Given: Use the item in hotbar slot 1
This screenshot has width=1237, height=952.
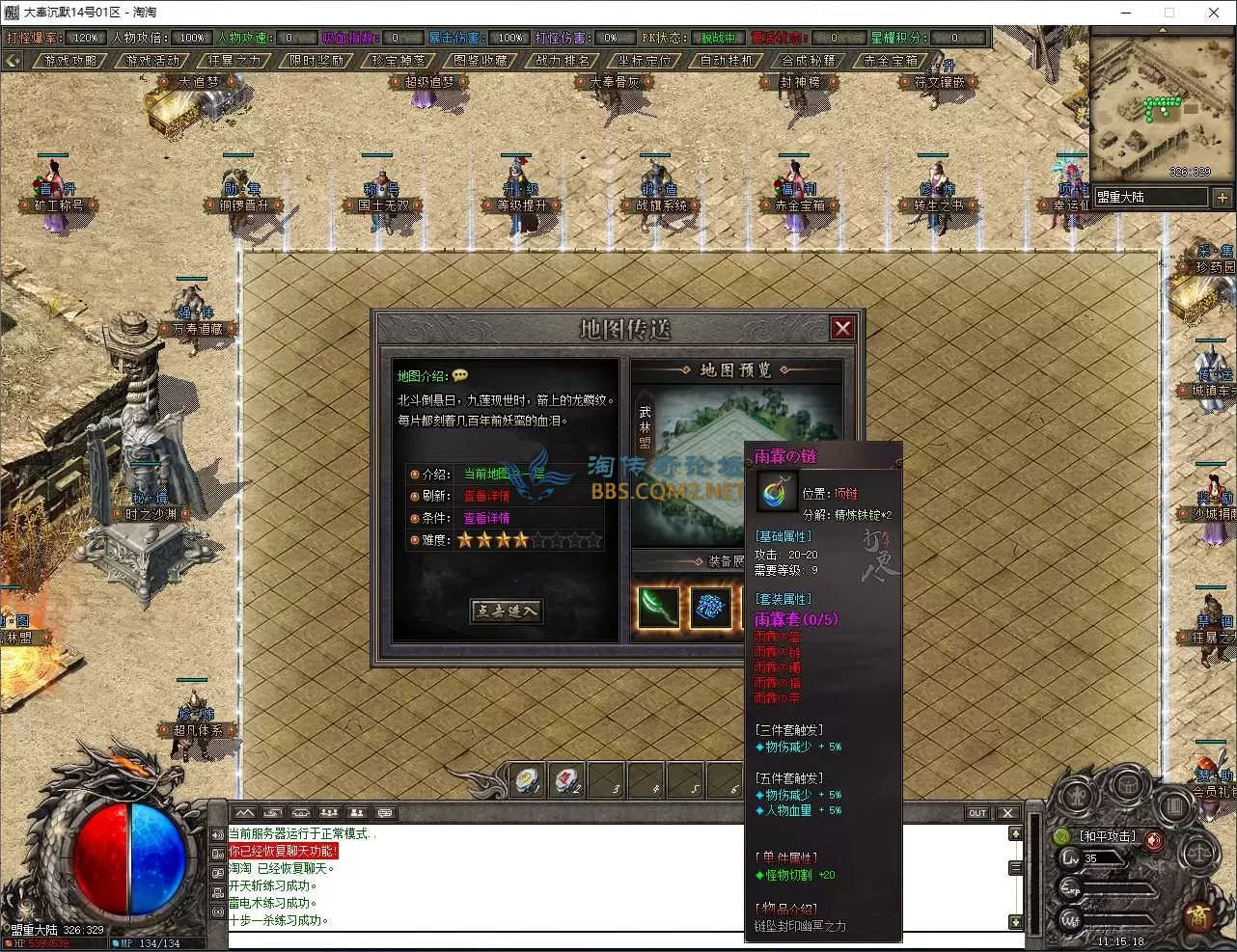Looking at the screenshot, I should (x=527, y=779).
